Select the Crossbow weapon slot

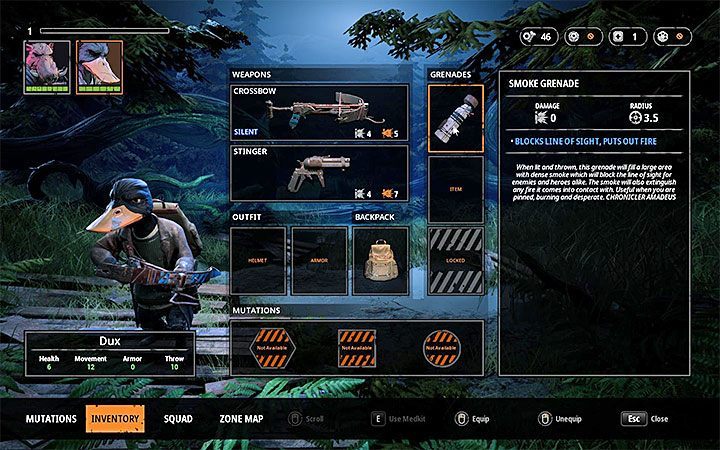(319, 112)
